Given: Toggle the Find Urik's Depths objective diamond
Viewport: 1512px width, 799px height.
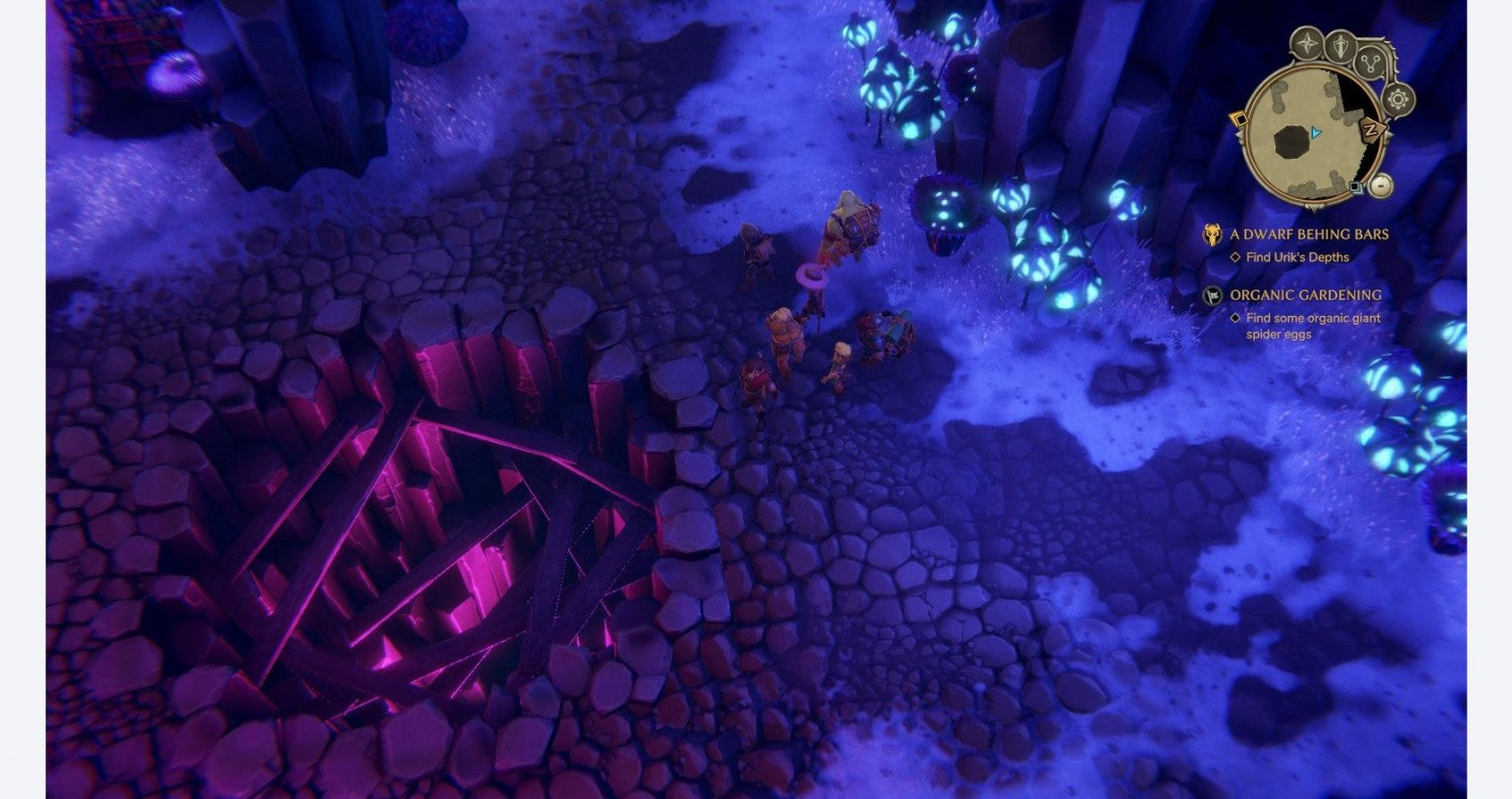Looking at the screenshot, I should point(1234,256).
